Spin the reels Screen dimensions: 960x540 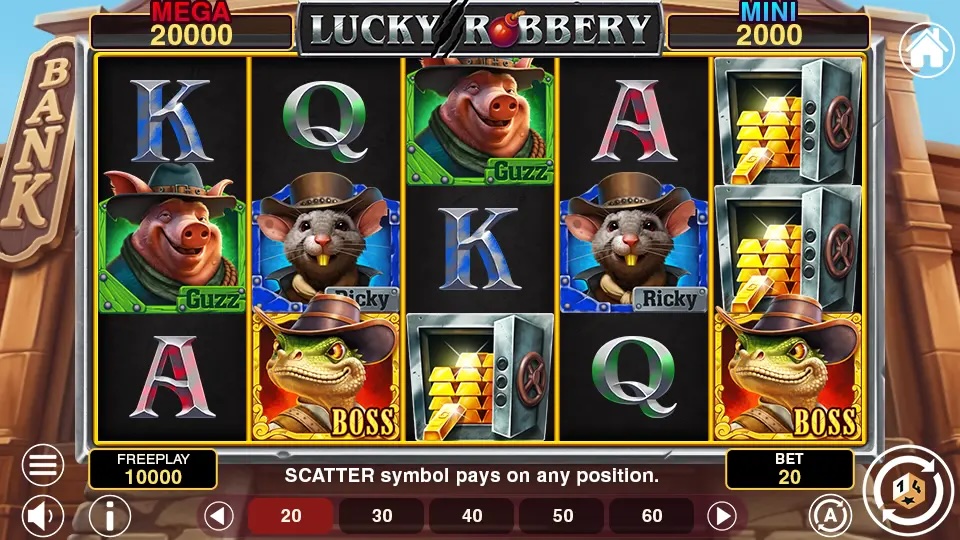point(905,489)
